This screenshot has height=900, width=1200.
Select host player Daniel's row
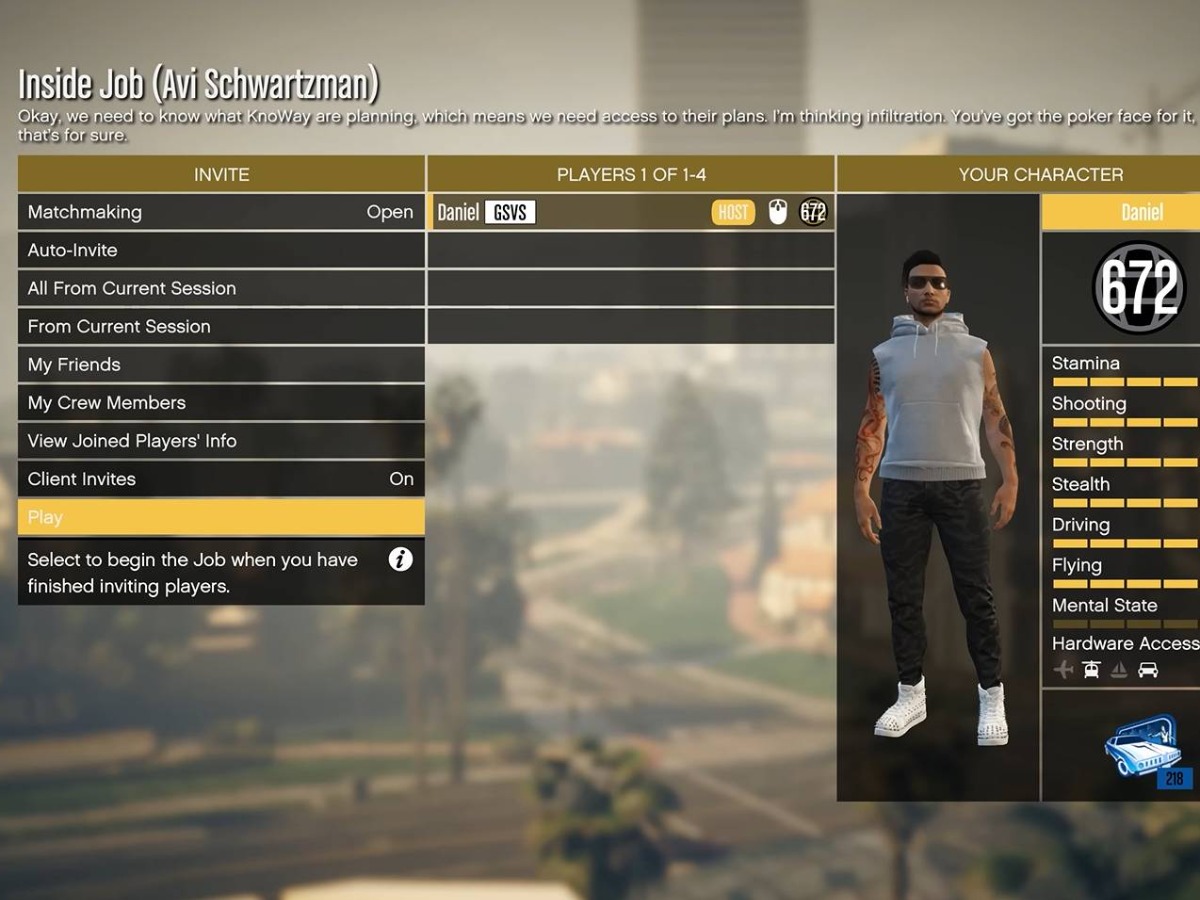630,212
